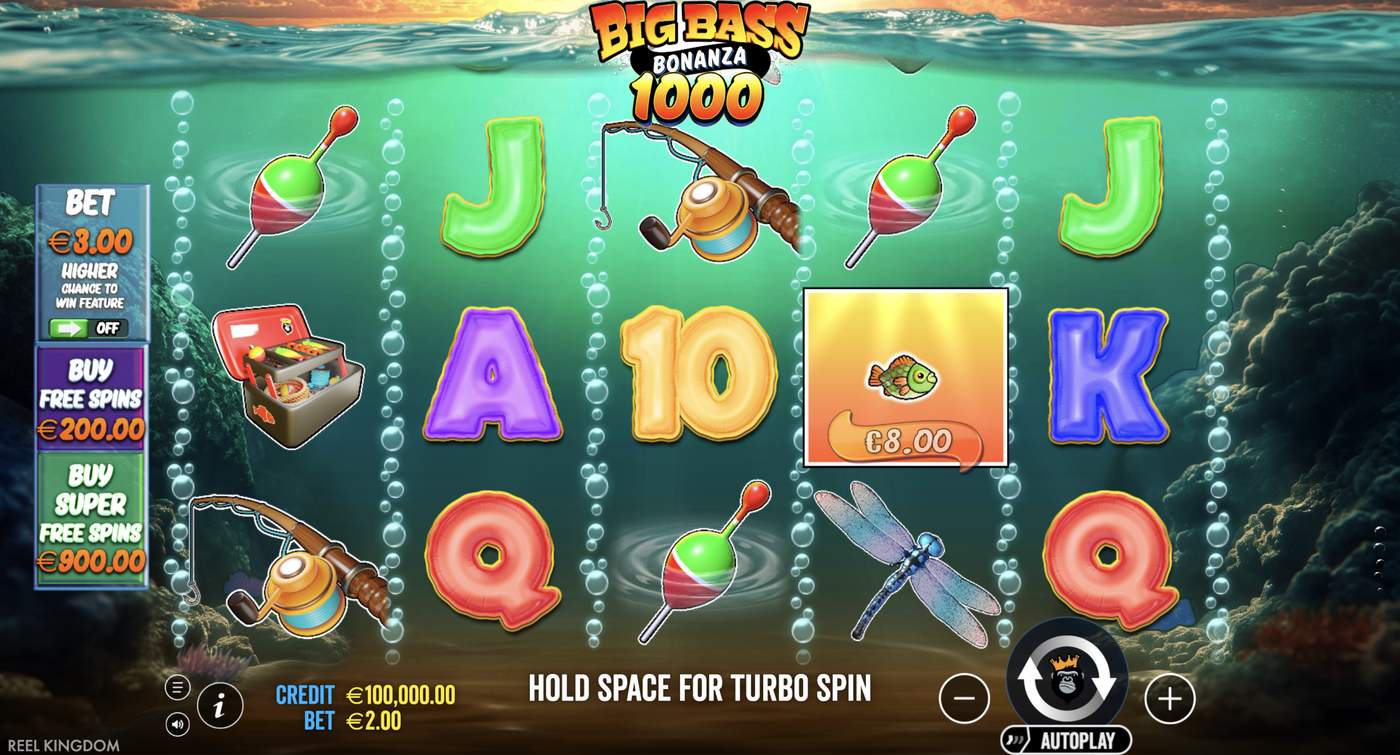This screenshot has width=1400, height=755.
Task: Select the fisherman money symbol showing €8.00
Action: (x=905, y=377)
